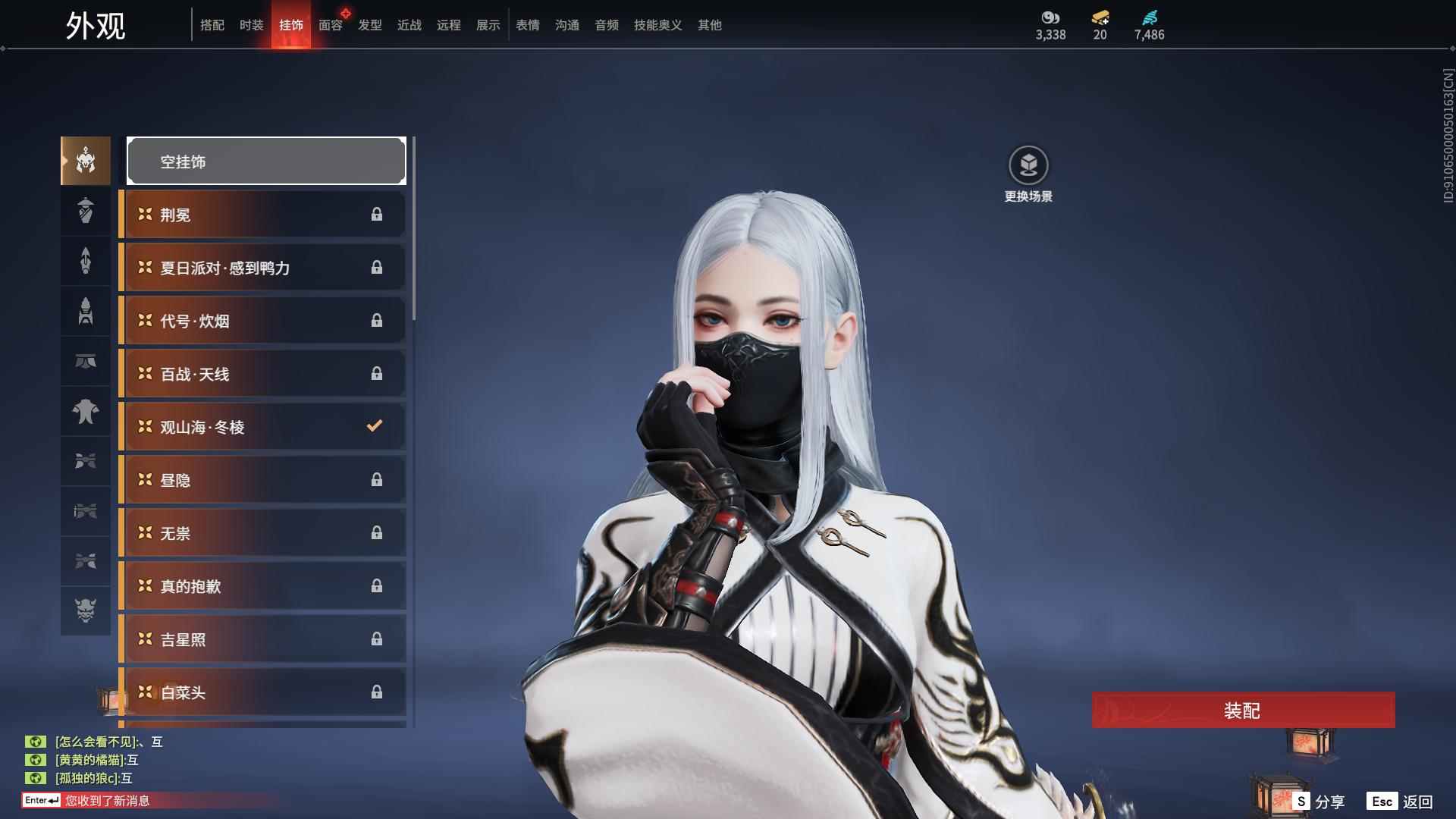The height and width of the screenshot is (819, 1456).
Task: Choose the 百战·天线 accessory
Action: coord(262,374)
